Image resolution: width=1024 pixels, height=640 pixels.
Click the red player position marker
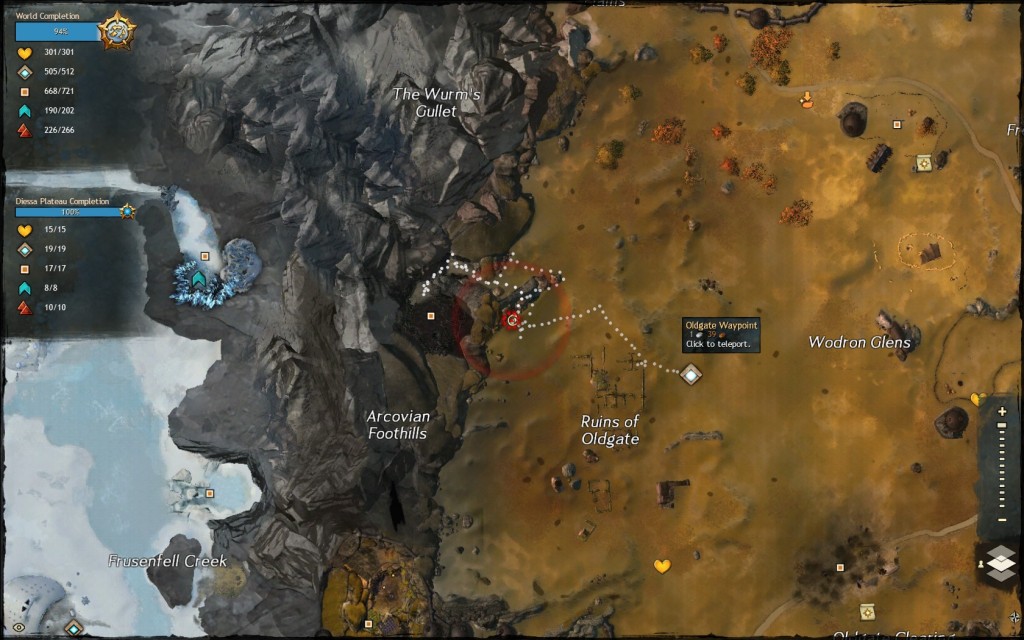coord(513,320)
